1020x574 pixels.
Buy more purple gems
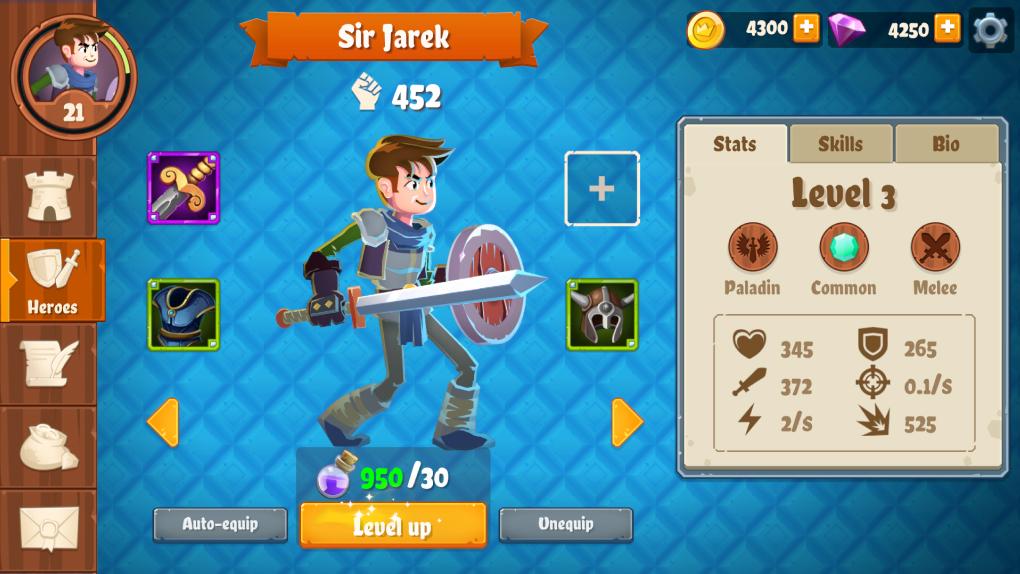click(x=947, y=29)
